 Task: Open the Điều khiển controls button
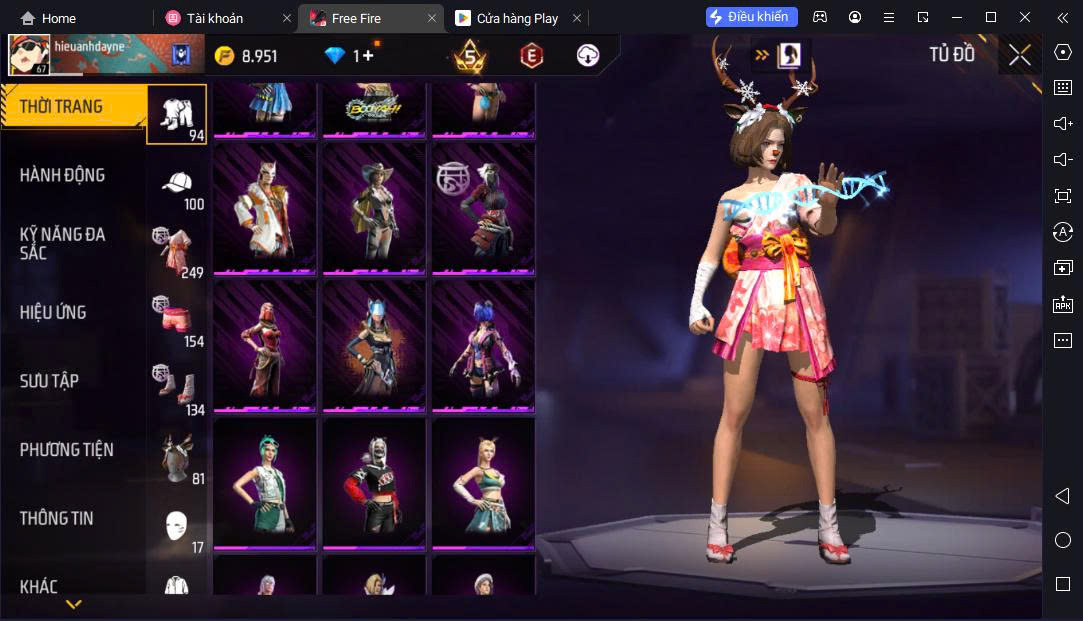point(751,17)
